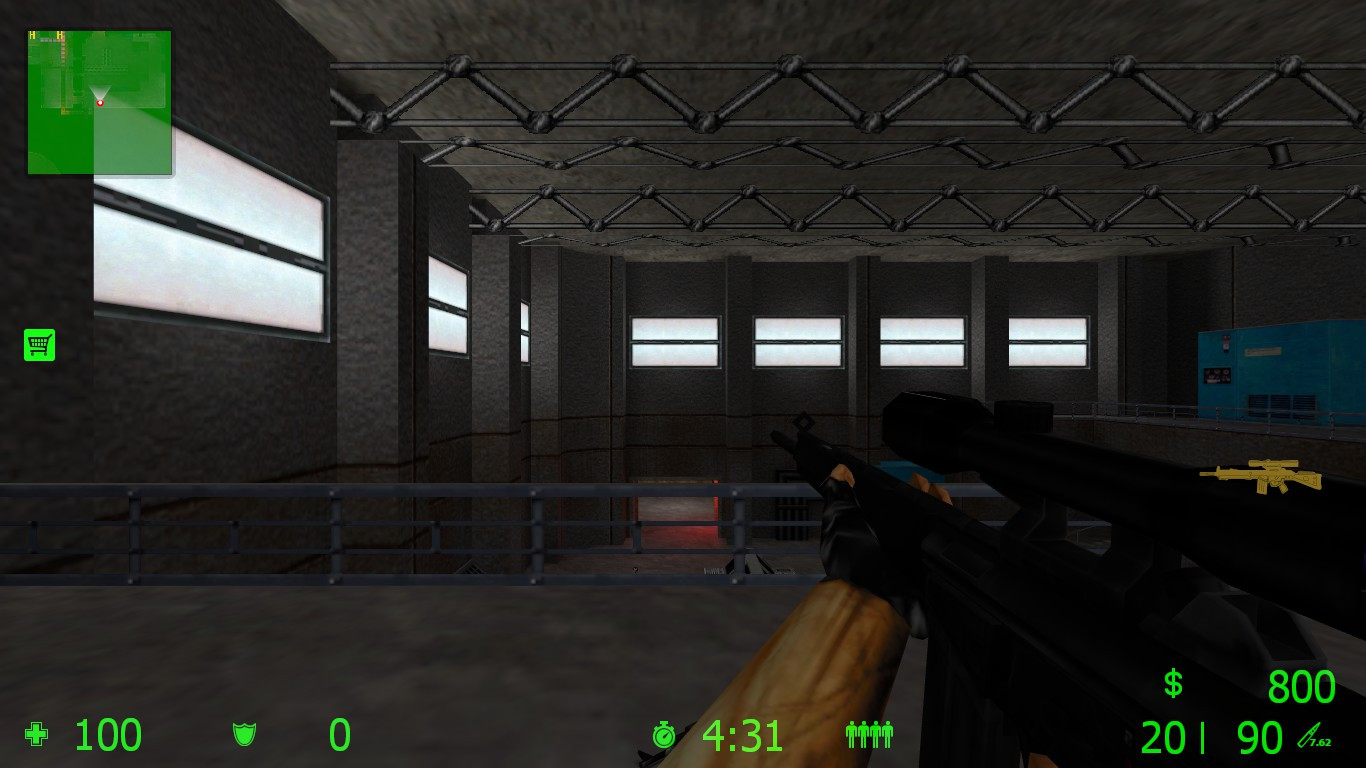Open the buy menu cart icon
This screenshot has height=768, width=1366.
[39, 344]
